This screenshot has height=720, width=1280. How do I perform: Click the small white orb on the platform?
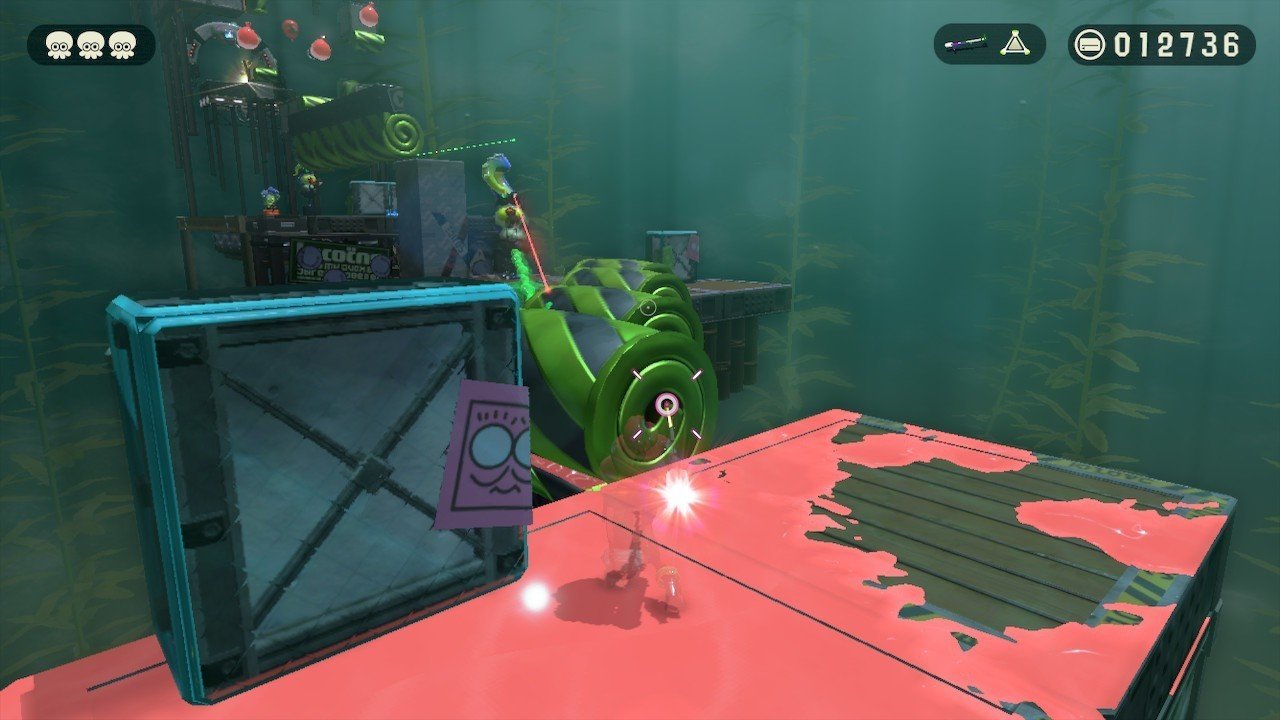pyautogui.click(x=537, y=599)
